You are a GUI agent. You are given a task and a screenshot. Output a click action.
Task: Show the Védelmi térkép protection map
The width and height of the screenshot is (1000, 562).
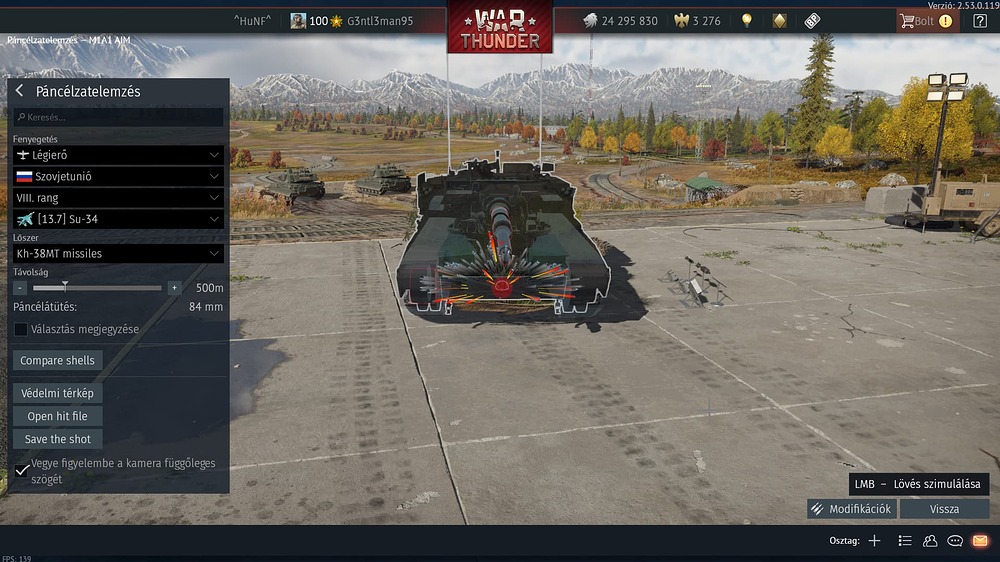click(x=57, y=393)
